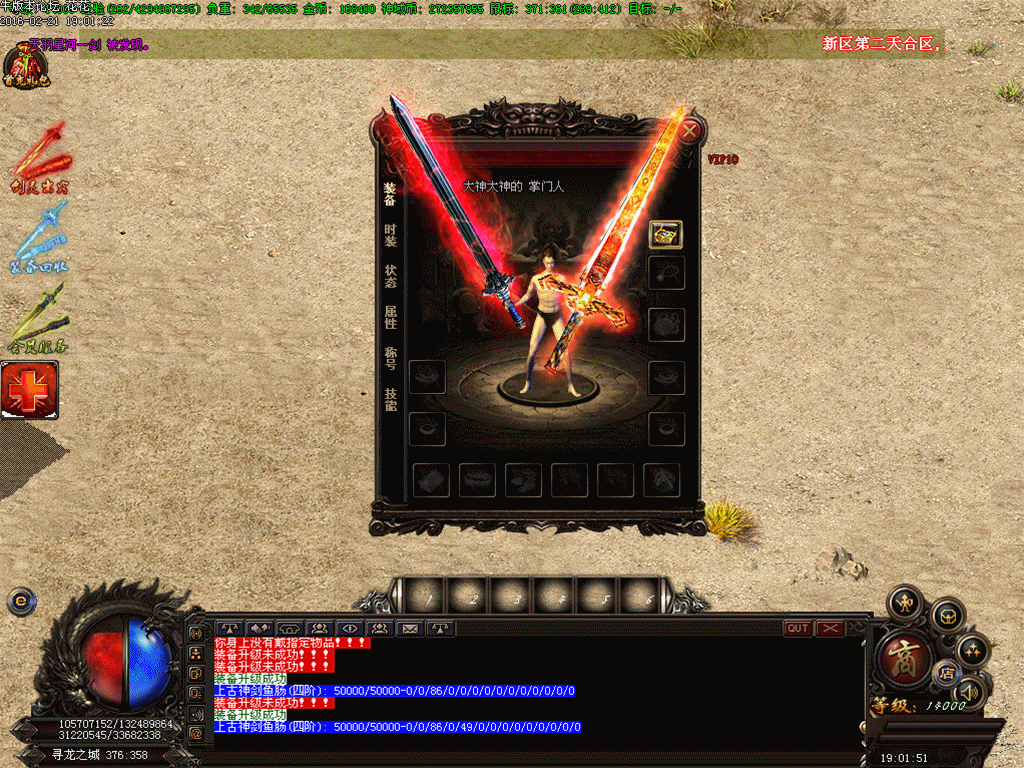
Task: Click the round blue e browser icon
Action: tap(20, 601)
